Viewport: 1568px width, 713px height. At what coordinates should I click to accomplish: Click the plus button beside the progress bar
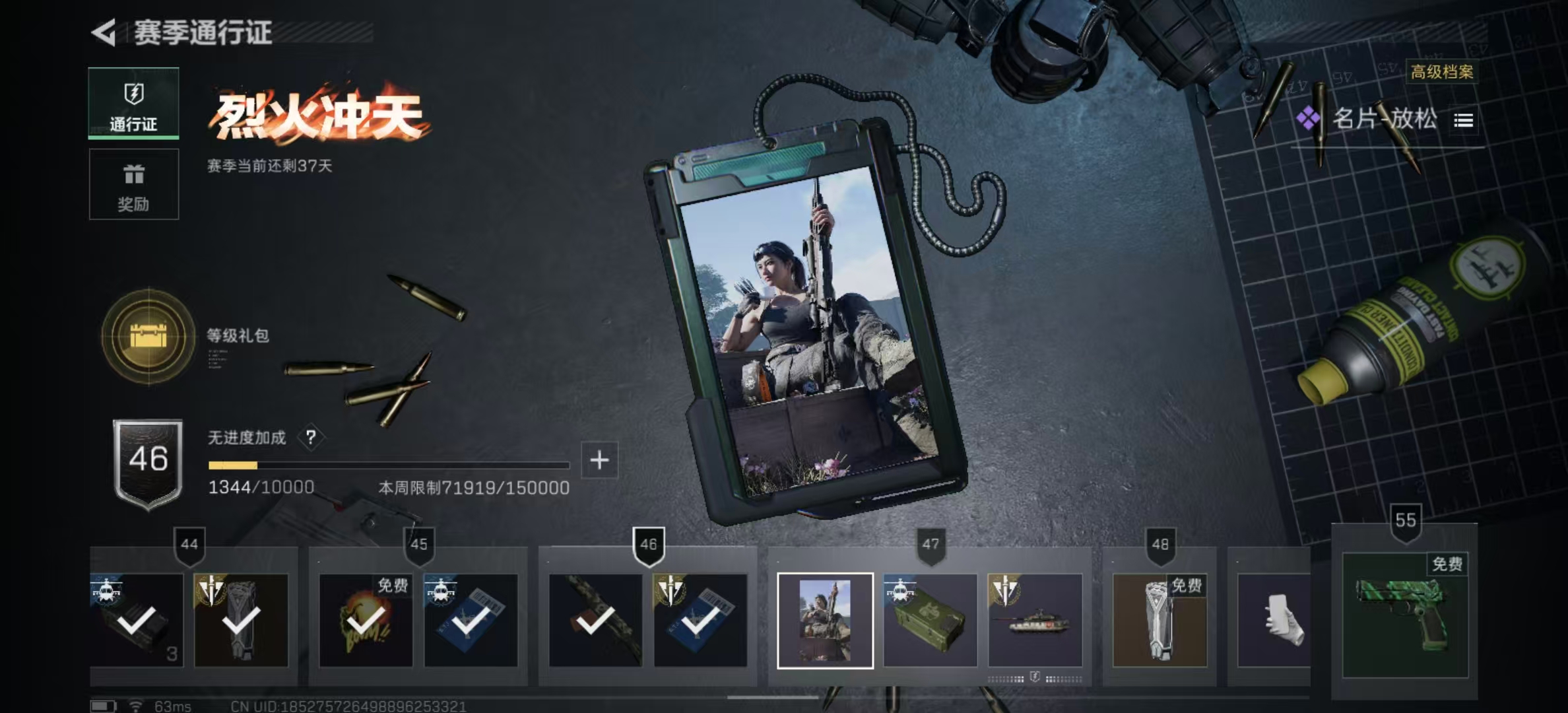tap(599, 460)
